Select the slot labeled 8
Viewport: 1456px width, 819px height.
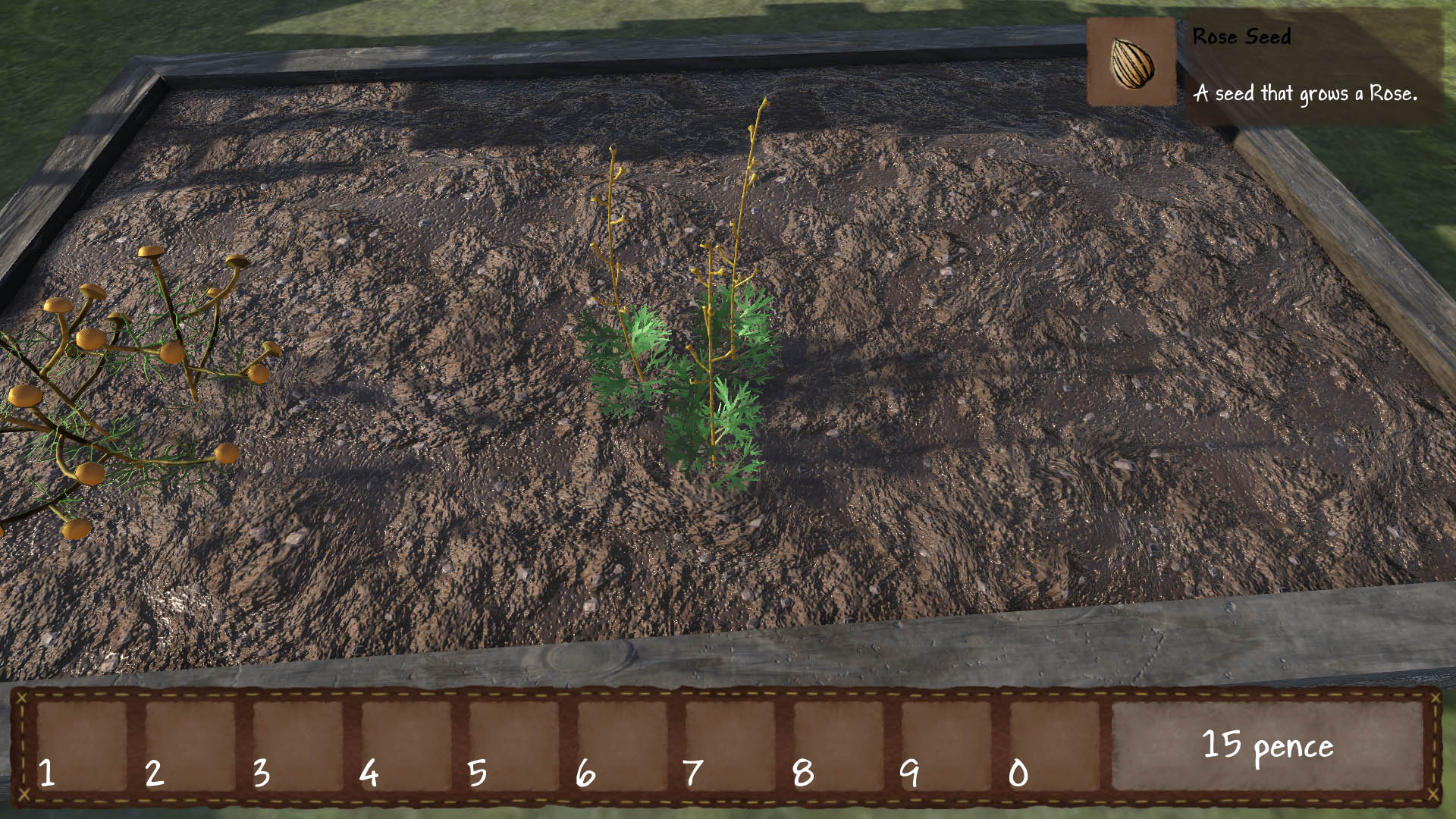point(838,745)
